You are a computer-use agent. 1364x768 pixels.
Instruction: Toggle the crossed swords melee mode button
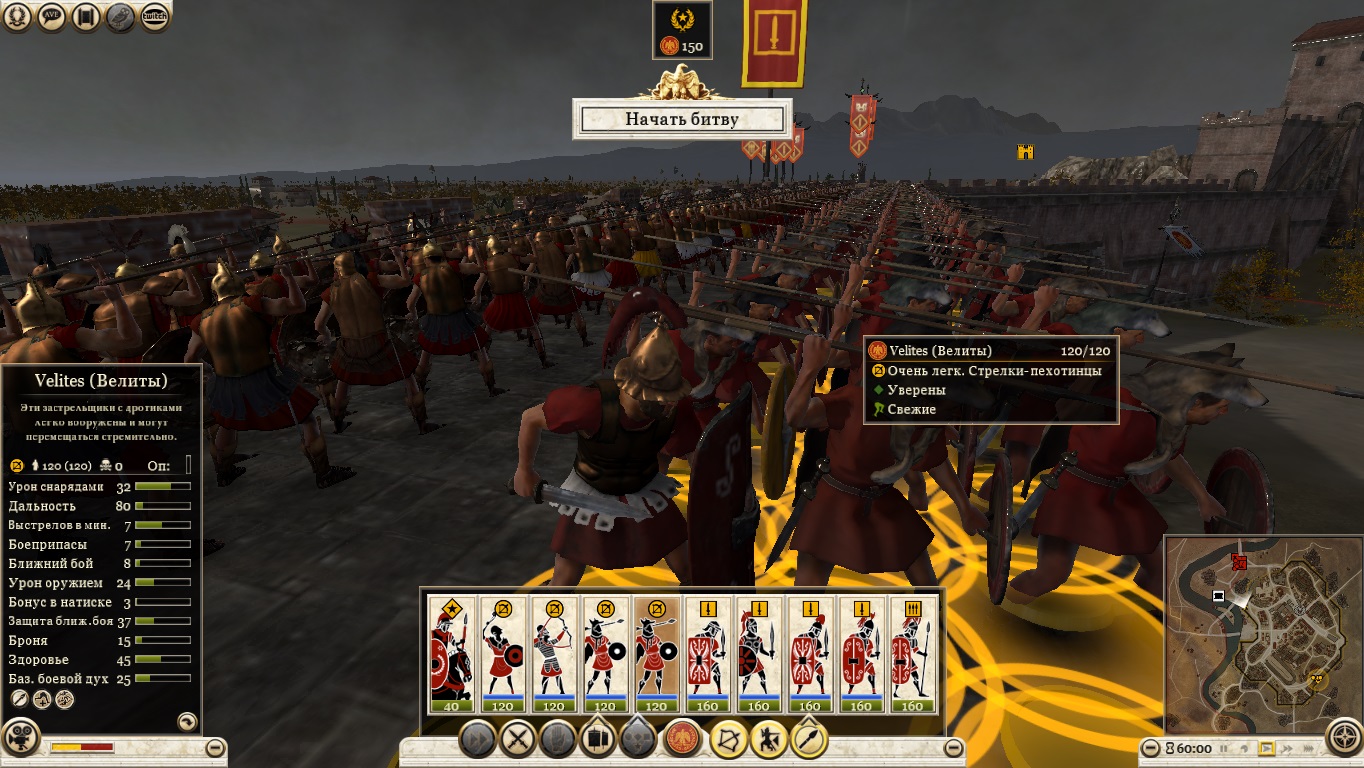[518, 740]
